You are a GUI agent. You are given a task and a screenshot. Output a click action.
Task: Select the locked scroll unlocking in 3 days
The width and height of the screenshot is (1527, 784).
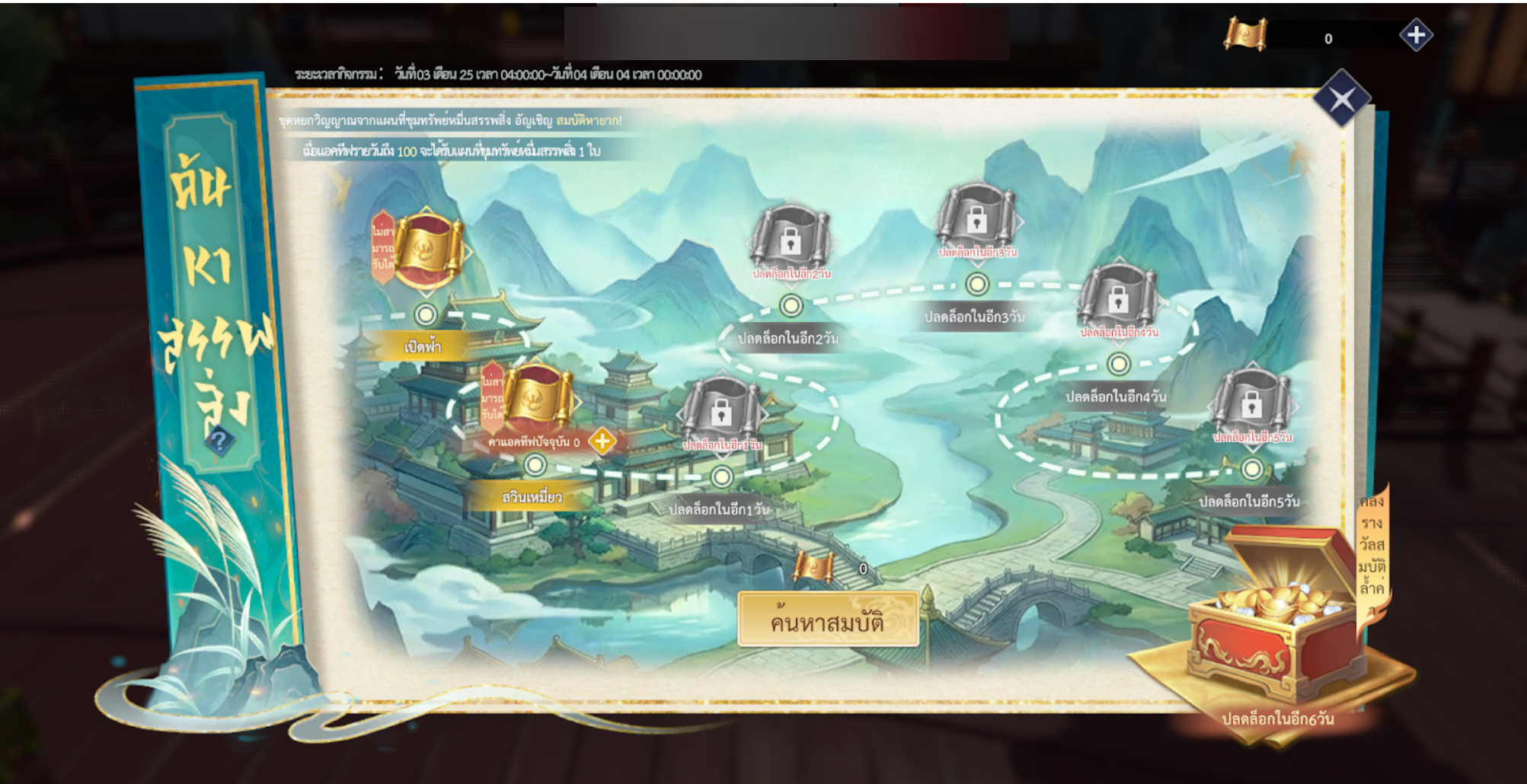[976, 219]
